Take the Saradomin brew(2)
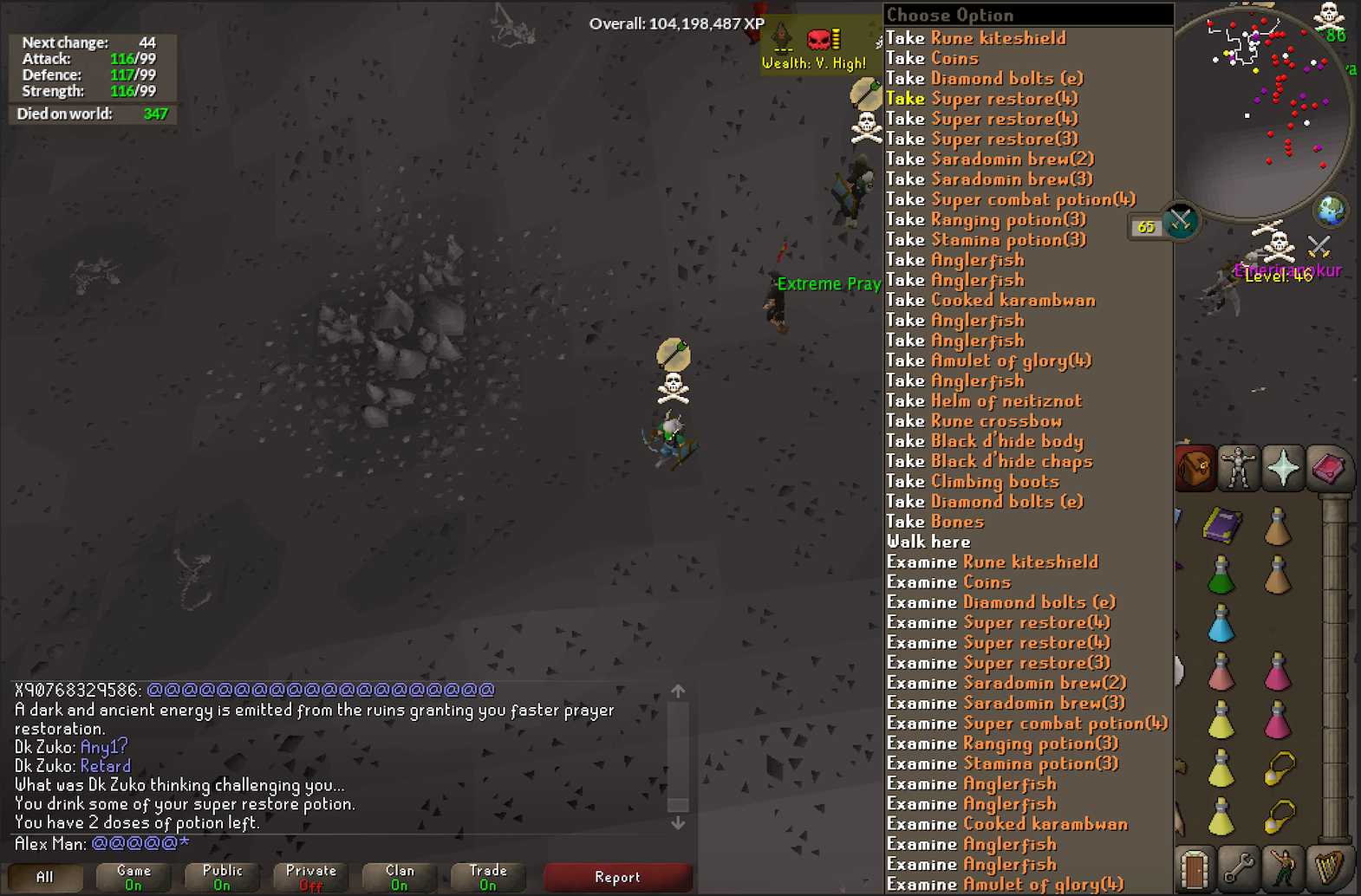The height and width of the screenshot is (896, 1361). 990,159
